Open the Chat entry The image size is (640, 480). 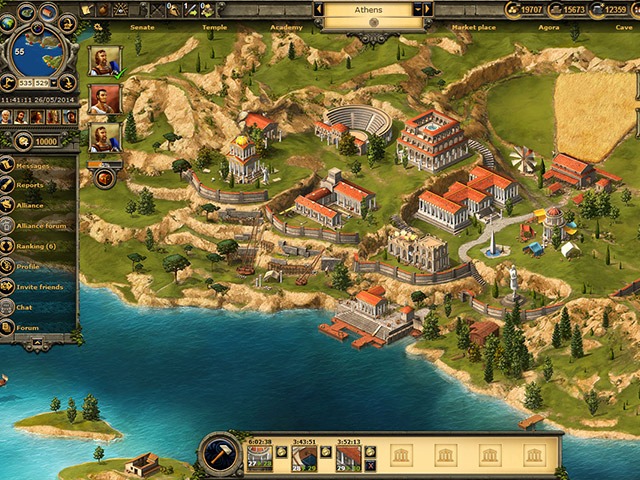tap(26, 307)
